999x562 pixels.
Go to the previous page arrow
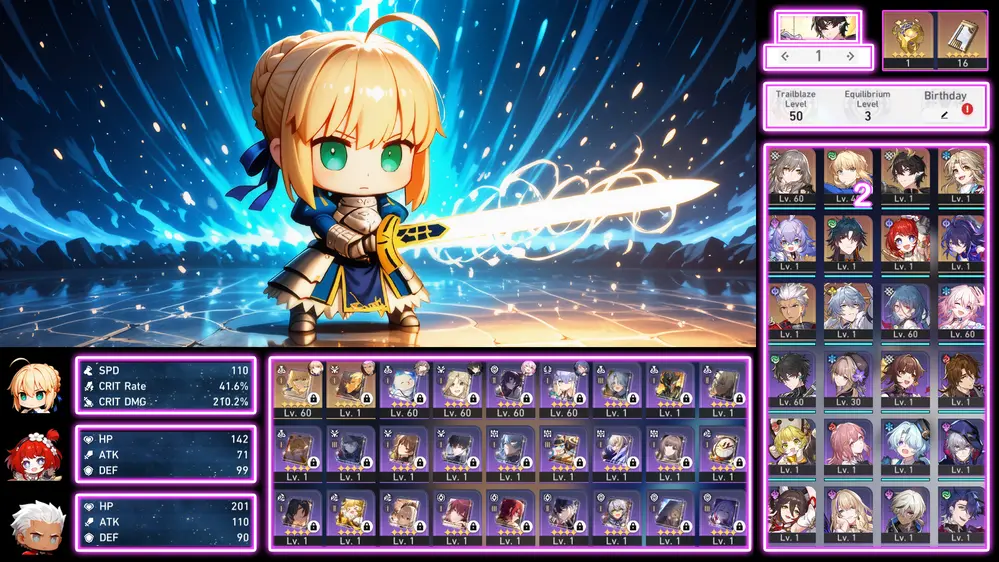[785, 57]
